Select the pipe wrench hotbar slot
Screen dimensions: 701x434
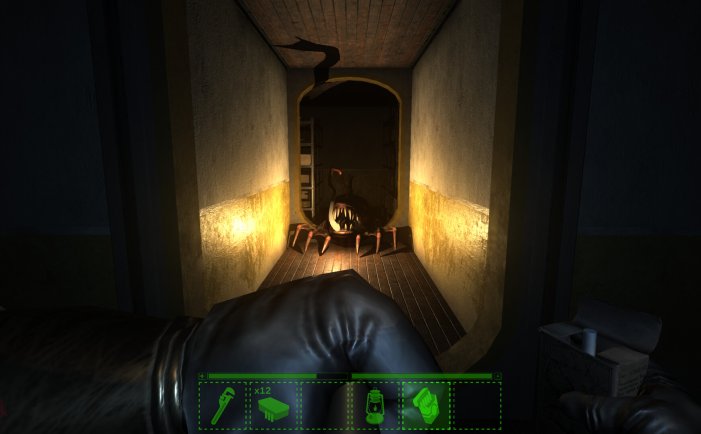click(x=222, y=405)
